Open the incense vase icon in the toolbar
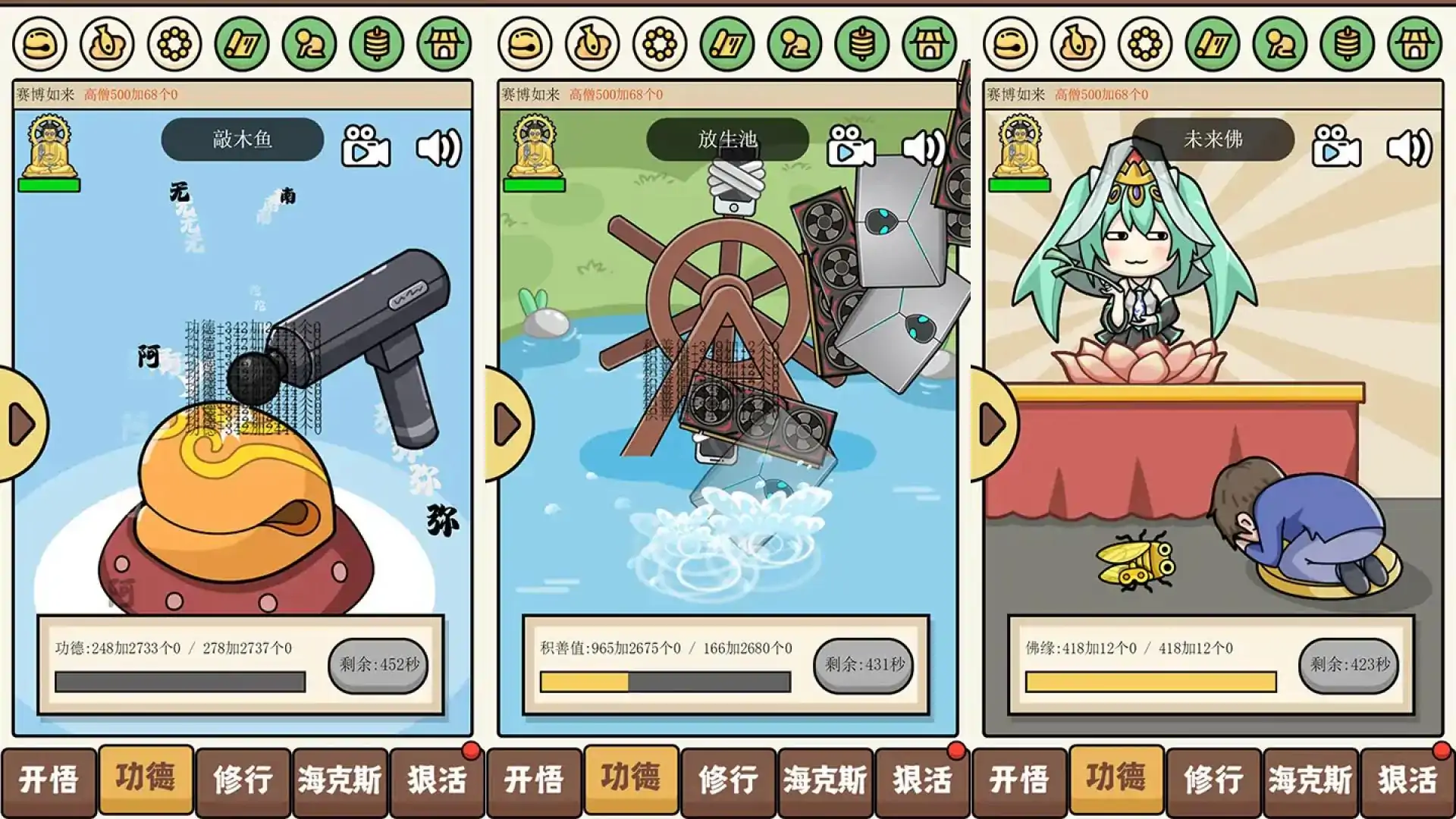 point(105,43)
